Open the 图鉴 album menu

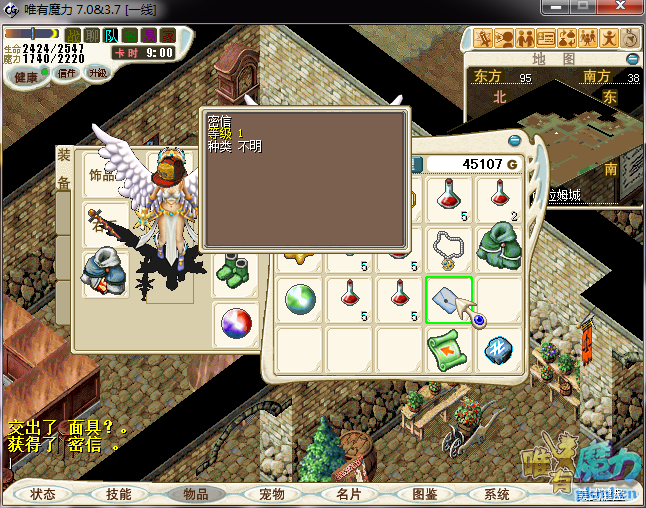(424, 494)
